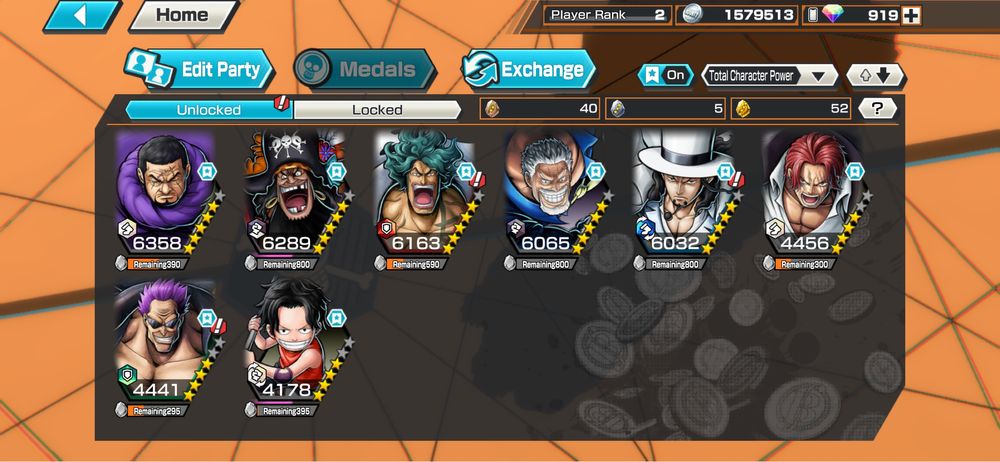Switch to the Locked characters tab
The height and width of the screenshot is (462, 1000).
click(x=377, y=109)
